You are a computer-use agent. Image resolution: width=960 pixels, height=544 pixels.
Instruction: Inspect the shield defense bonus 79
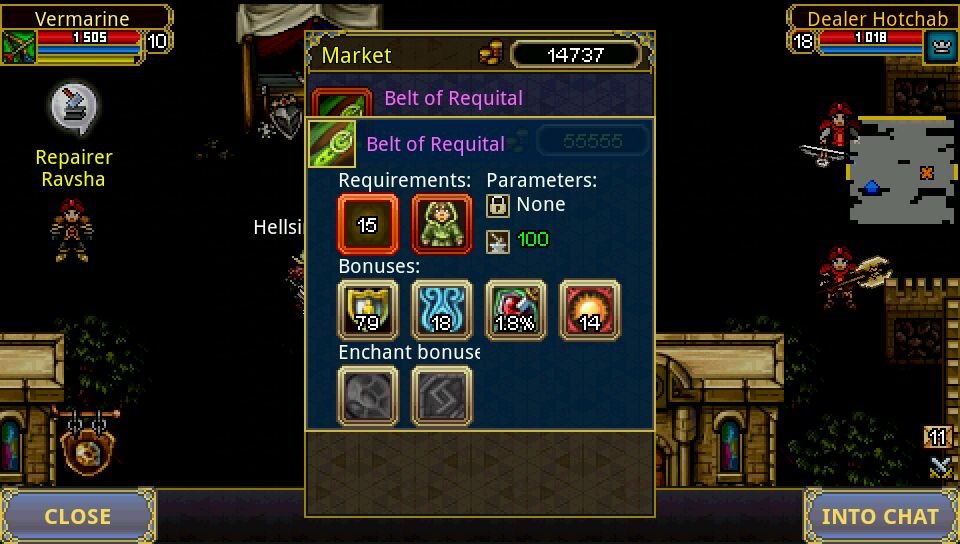point(368,310)
